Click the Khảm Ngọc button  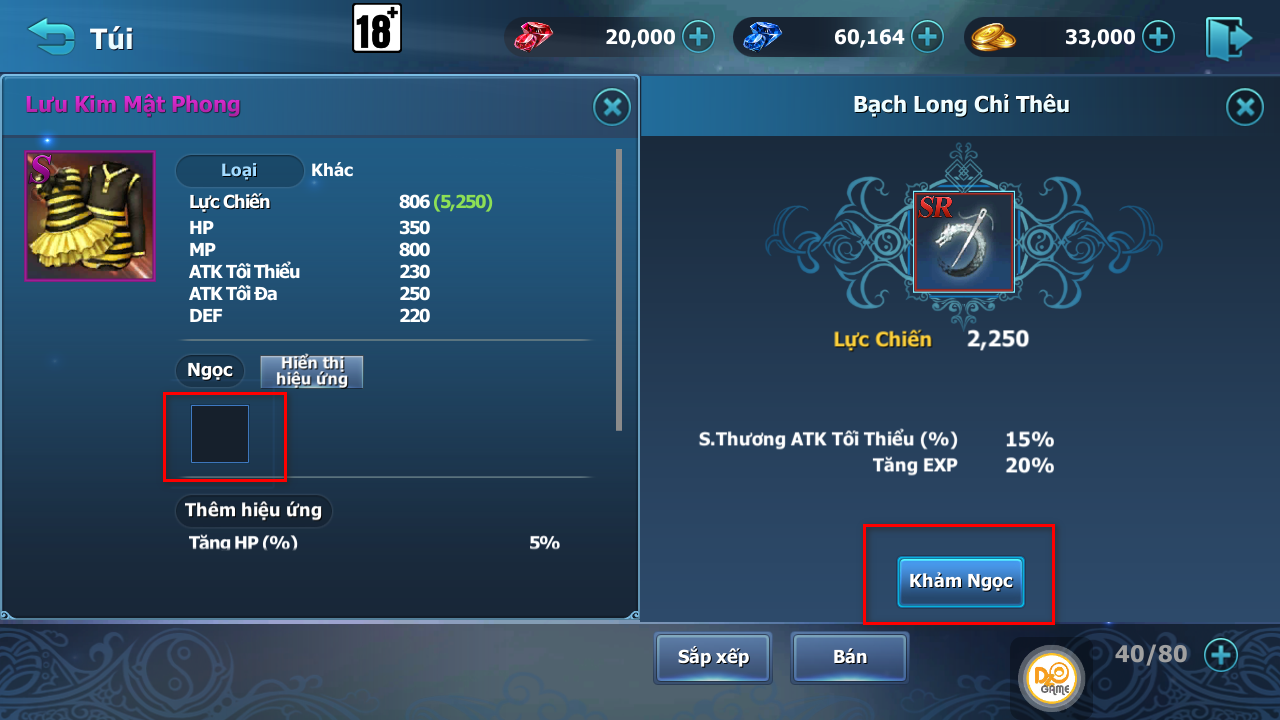(960, 581)
